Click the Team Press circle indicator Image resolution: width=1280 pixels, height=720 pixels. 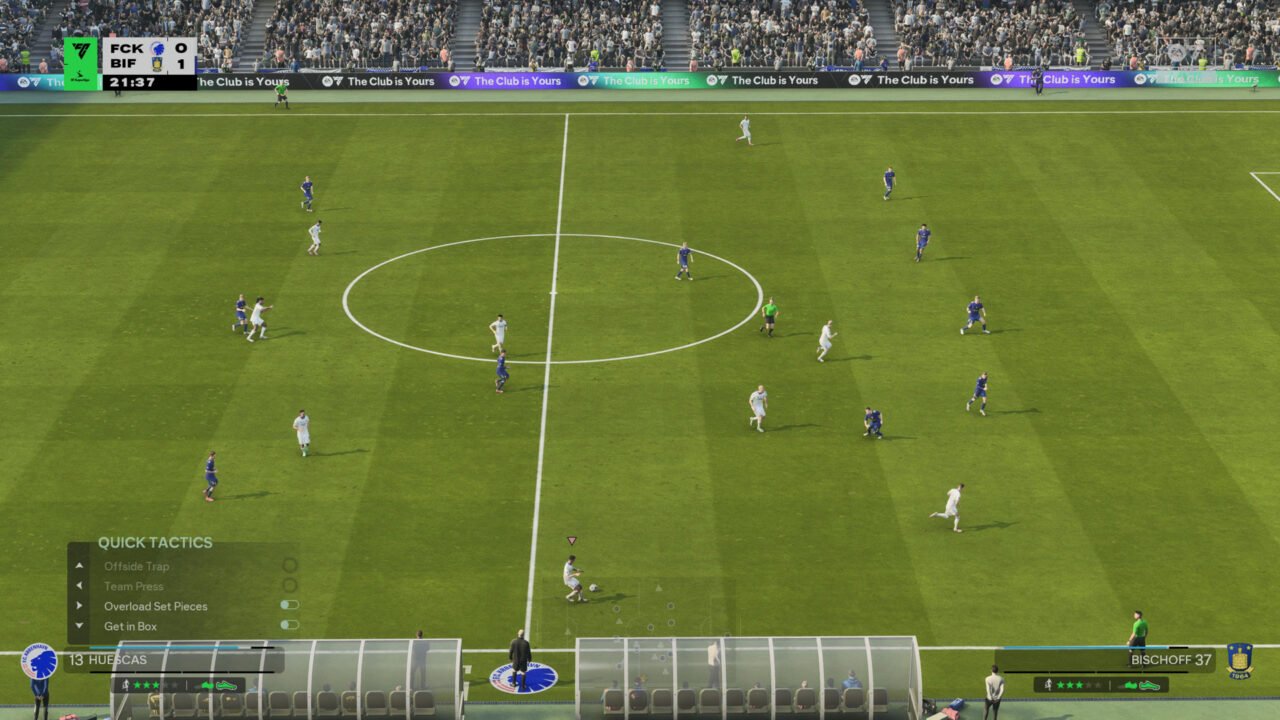coord(289,585)
